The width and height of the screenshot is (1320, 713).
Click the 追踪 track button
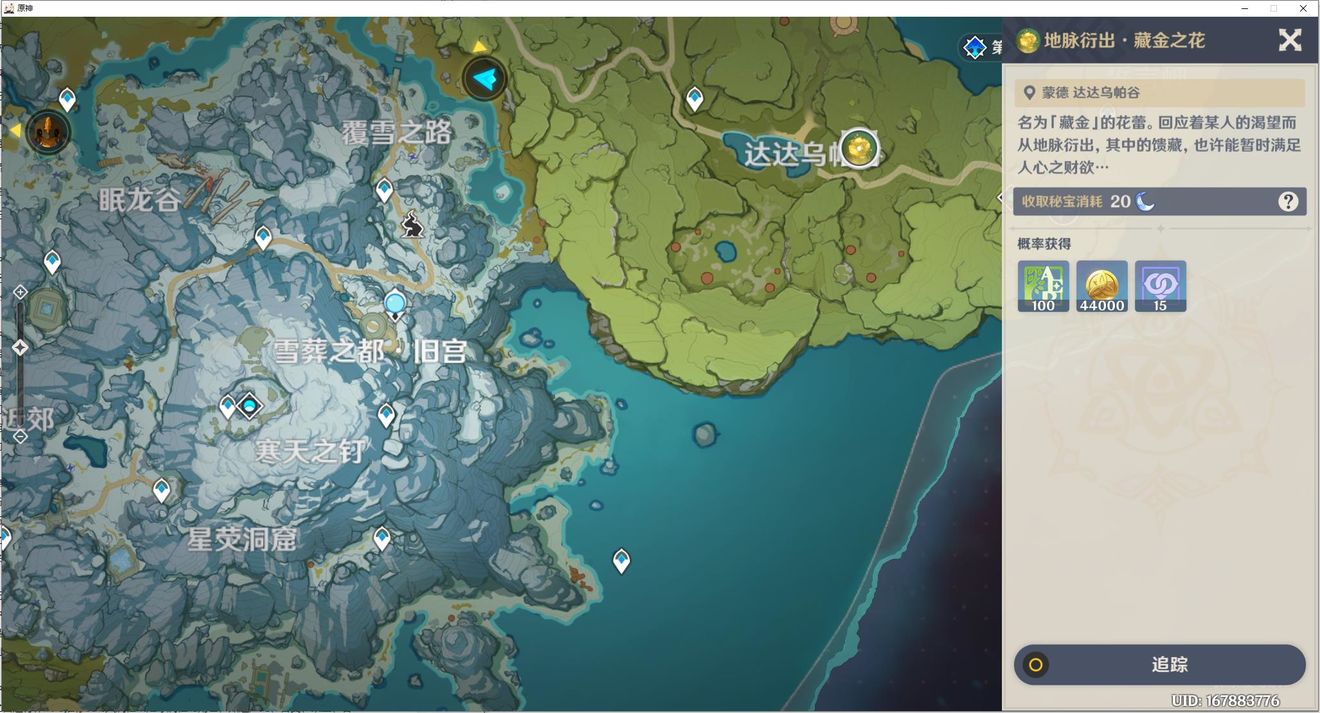[x=1160, y=665]
